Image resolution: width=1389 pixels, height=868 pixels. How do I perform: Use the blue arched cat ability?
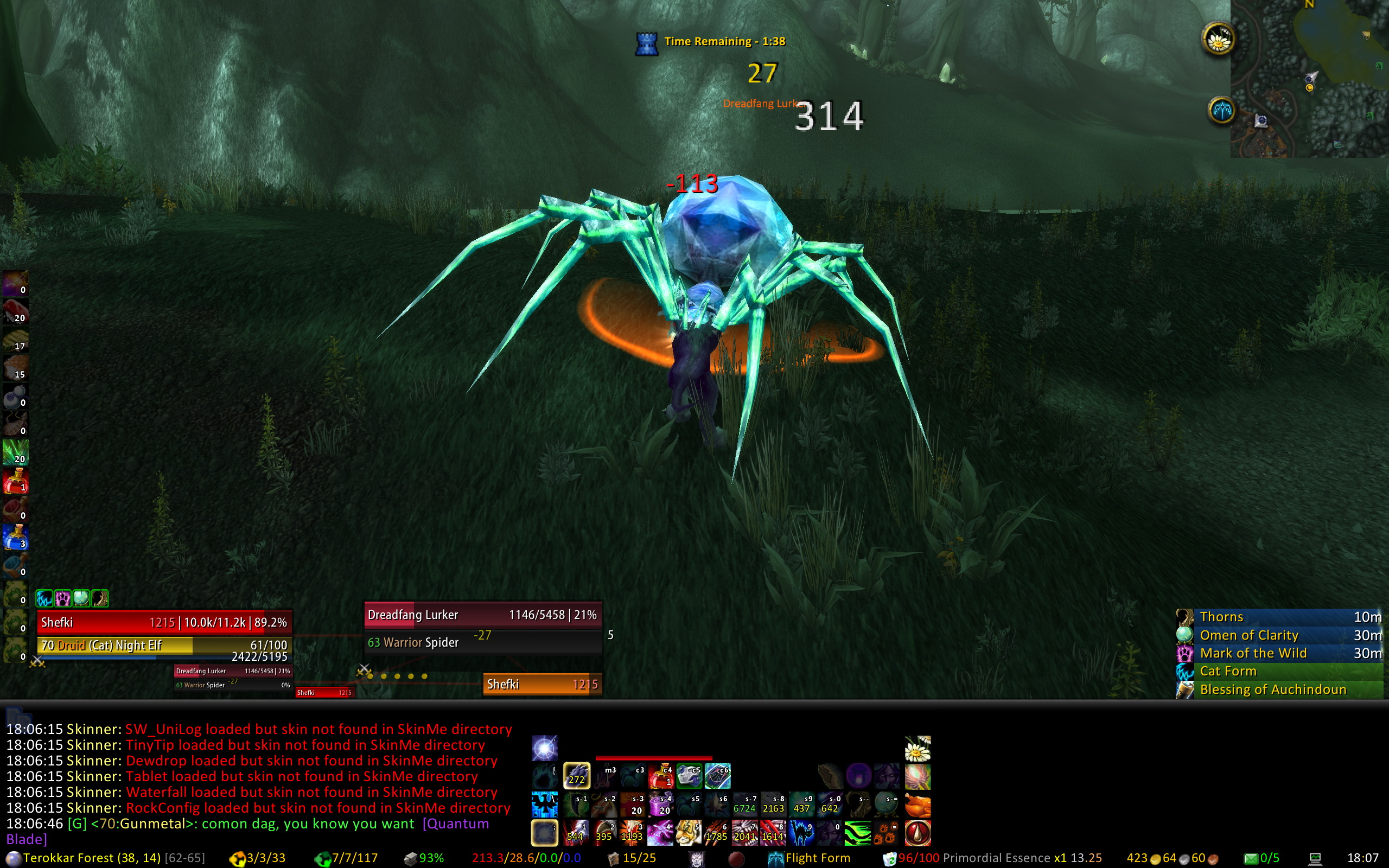801,832
